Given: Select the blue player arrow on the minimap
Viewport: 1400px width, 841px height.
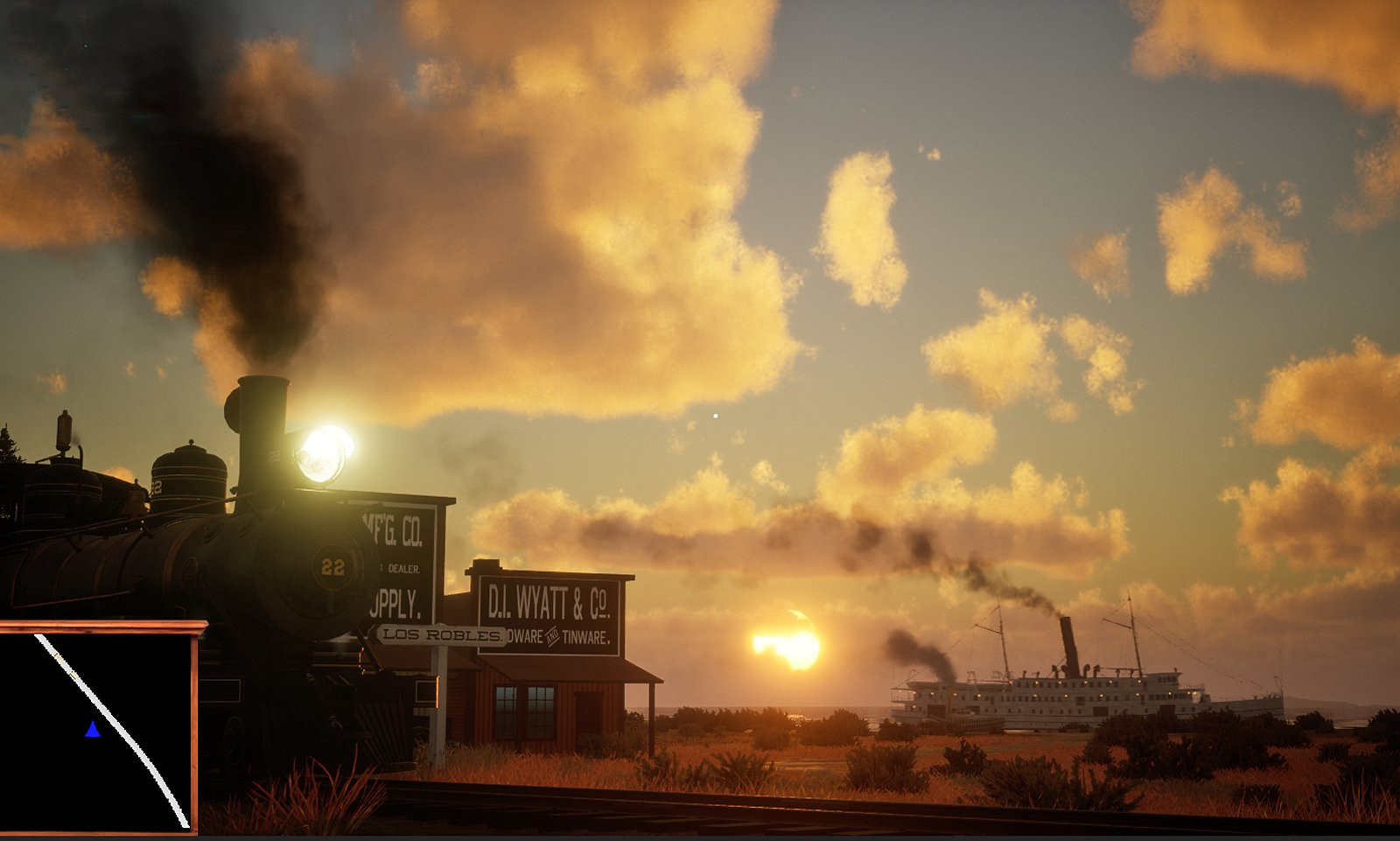Looking at the screenshot, I should 93,729.
